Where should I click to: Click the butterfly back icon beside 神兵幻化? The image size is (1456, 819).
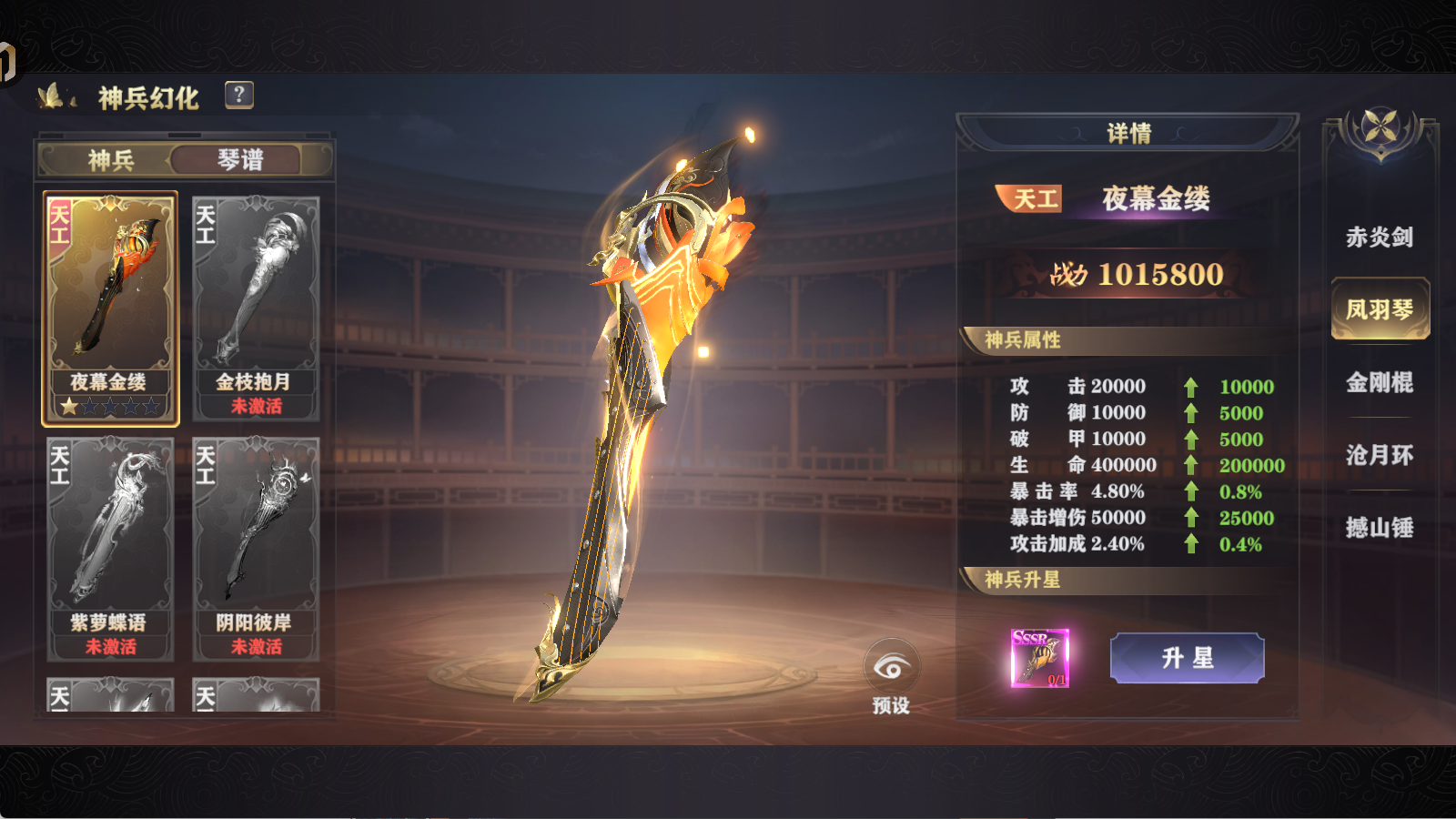coord(55,96)
